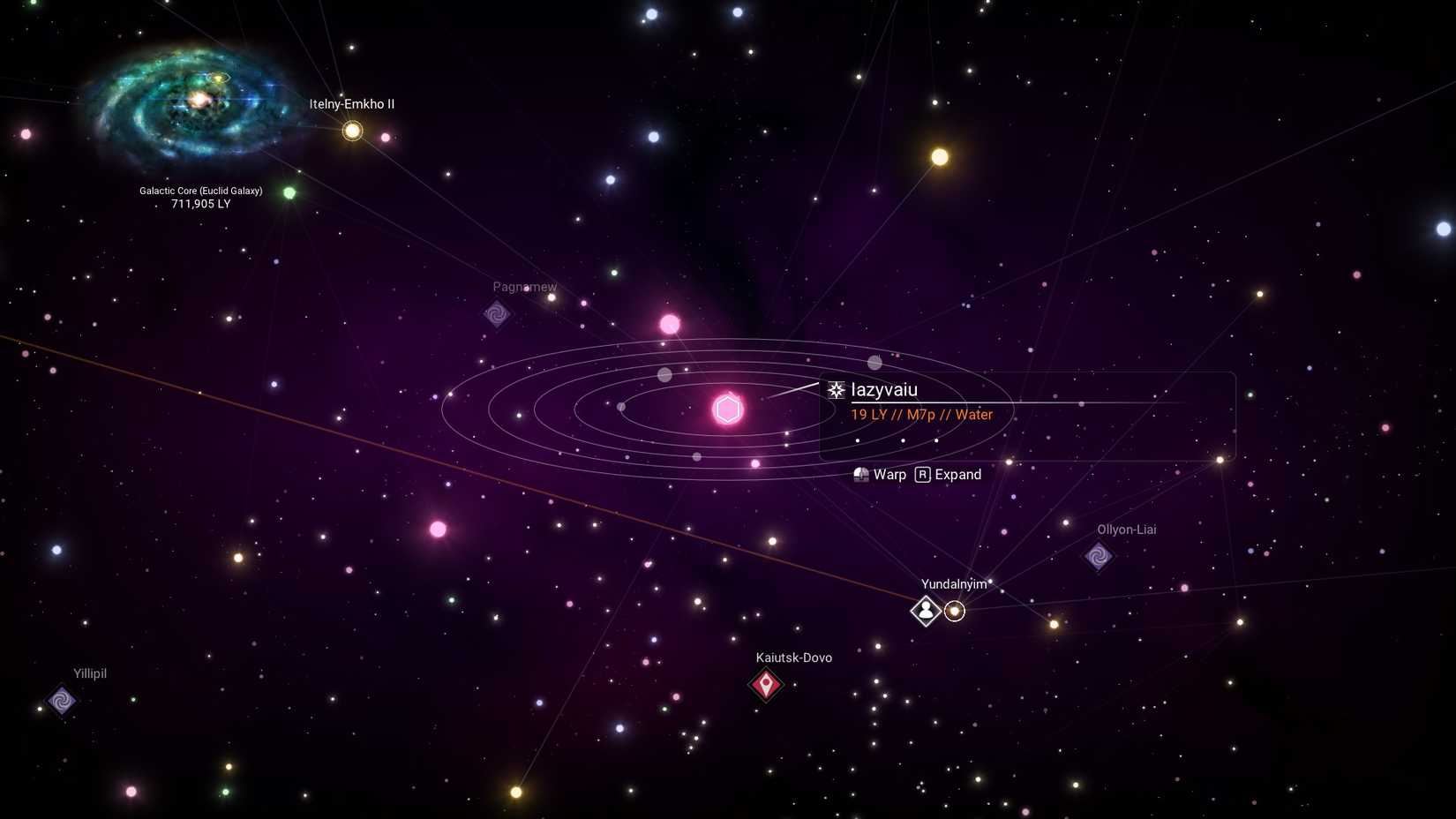Select the mission marker diamond at Yundalnyim
Screen dimensions: 1456x819
pyautogui.click(x=925, y=611)
